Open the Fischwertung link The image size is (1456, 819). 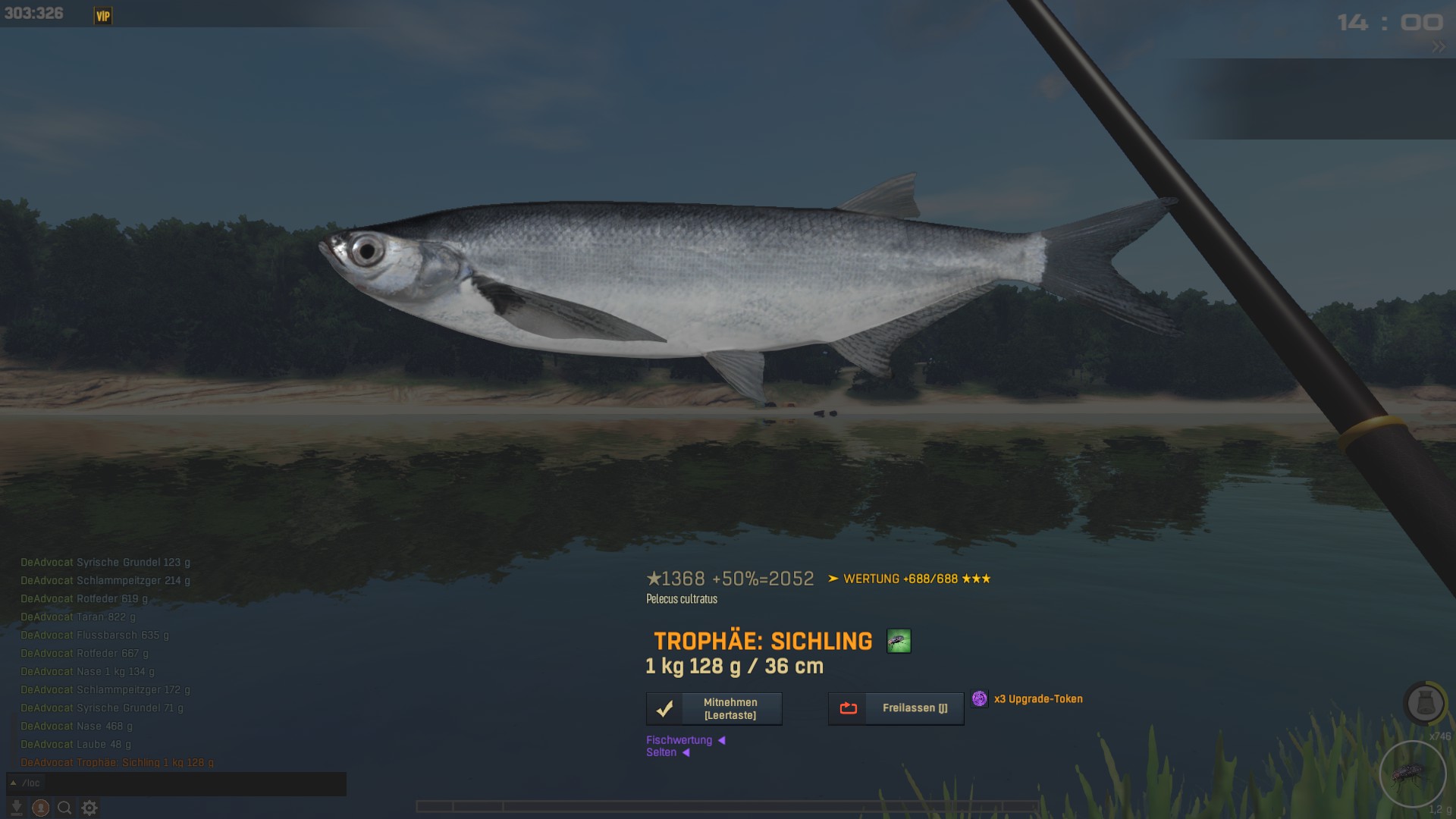[679, 740]
